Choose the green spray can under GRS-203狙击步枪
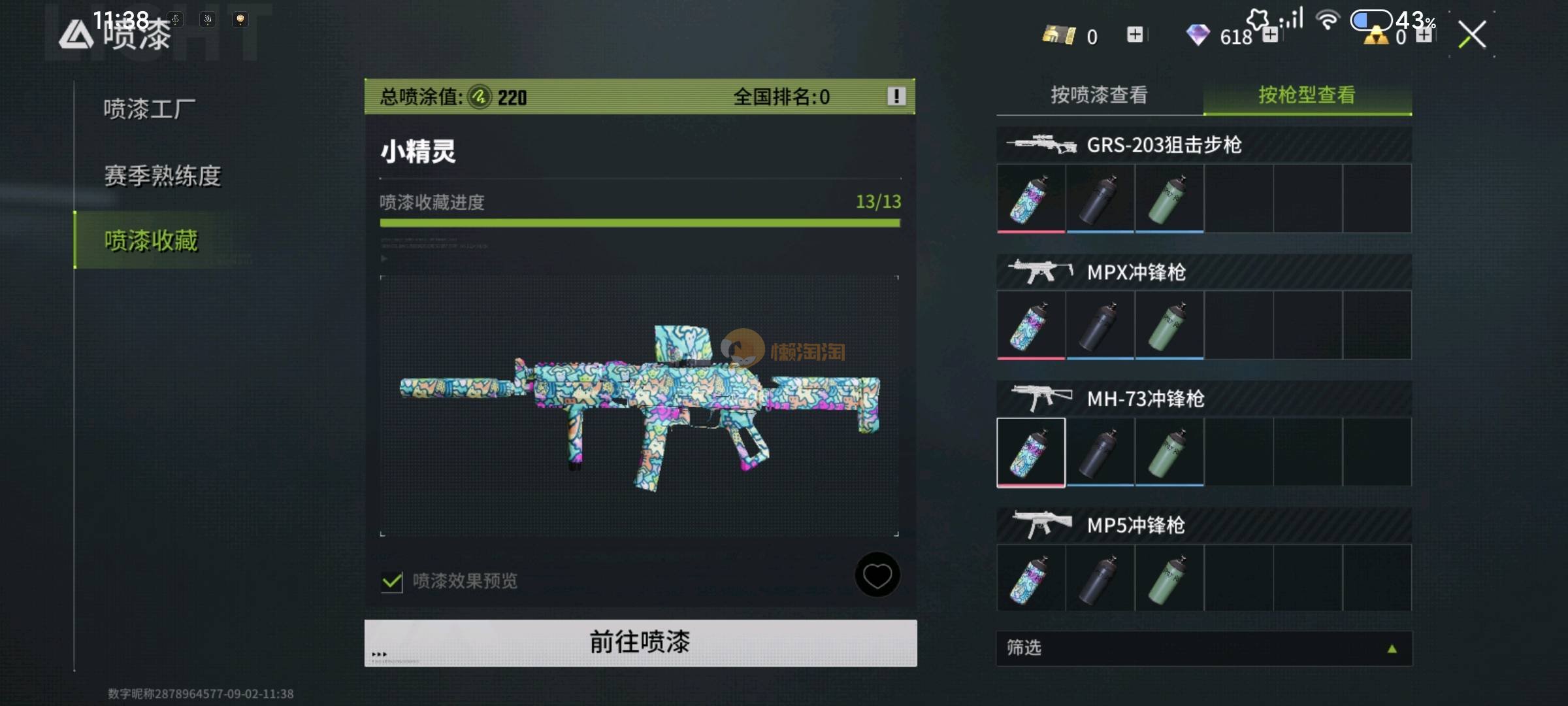Screen dimensions: 1568x706 1169,199
